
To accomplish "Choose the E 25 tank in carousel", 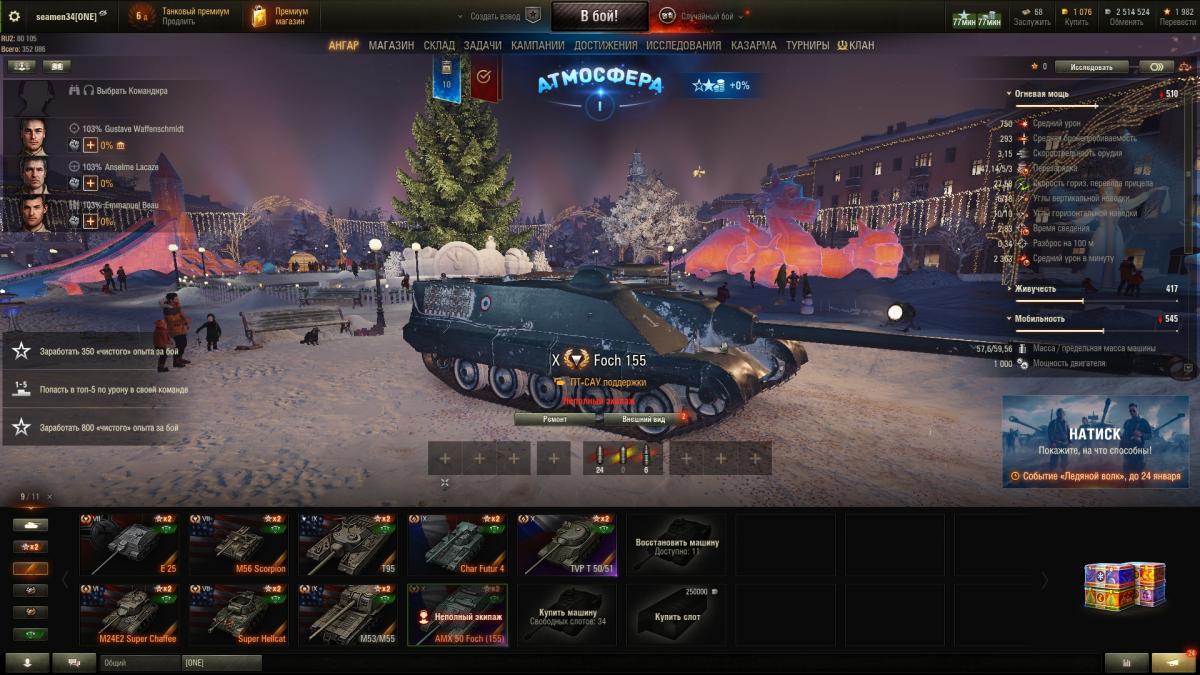I will [133, 545].
